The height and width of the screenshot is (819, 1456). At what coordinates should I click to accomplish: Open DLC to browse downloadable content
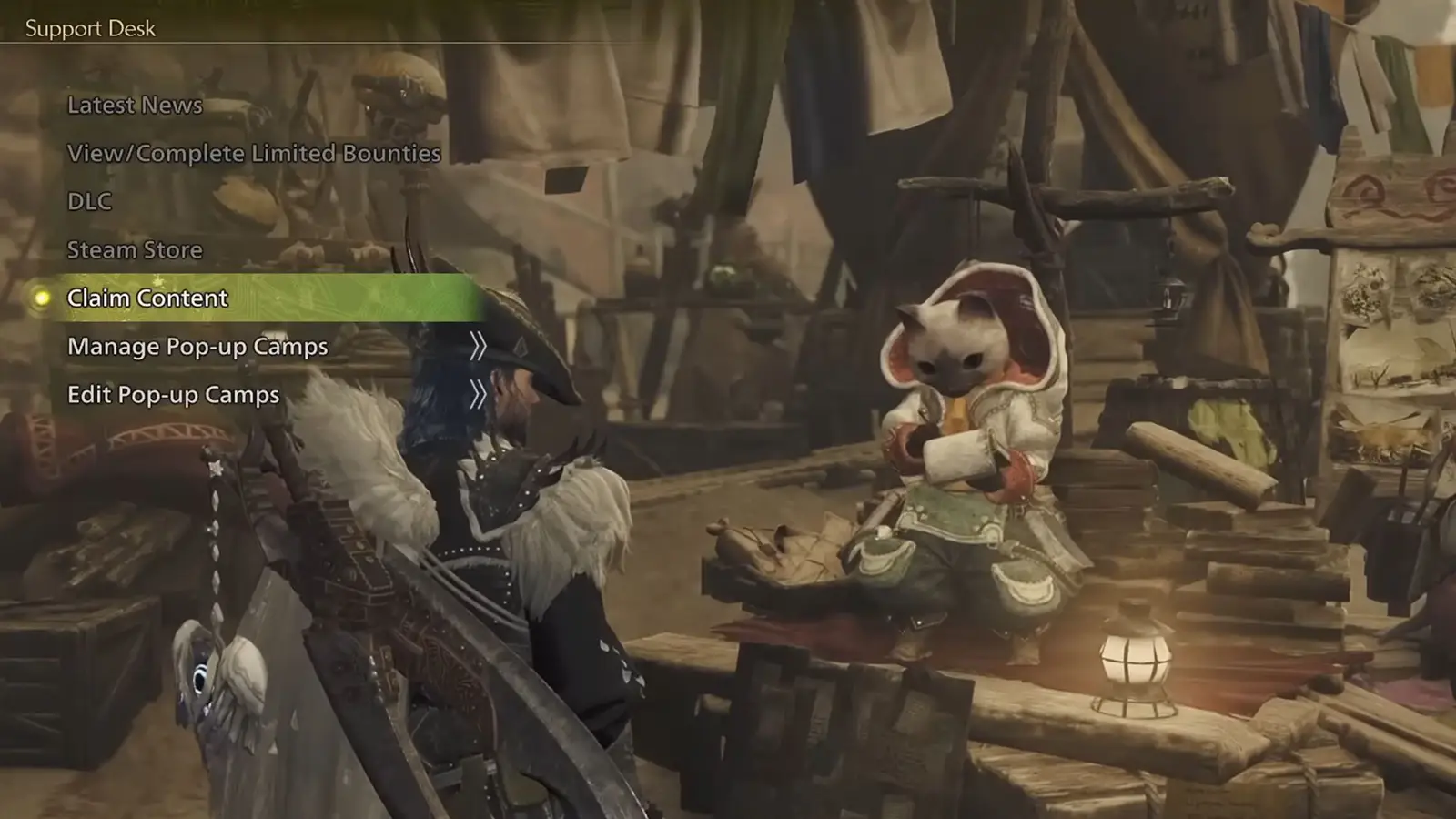tap(88, 202)
